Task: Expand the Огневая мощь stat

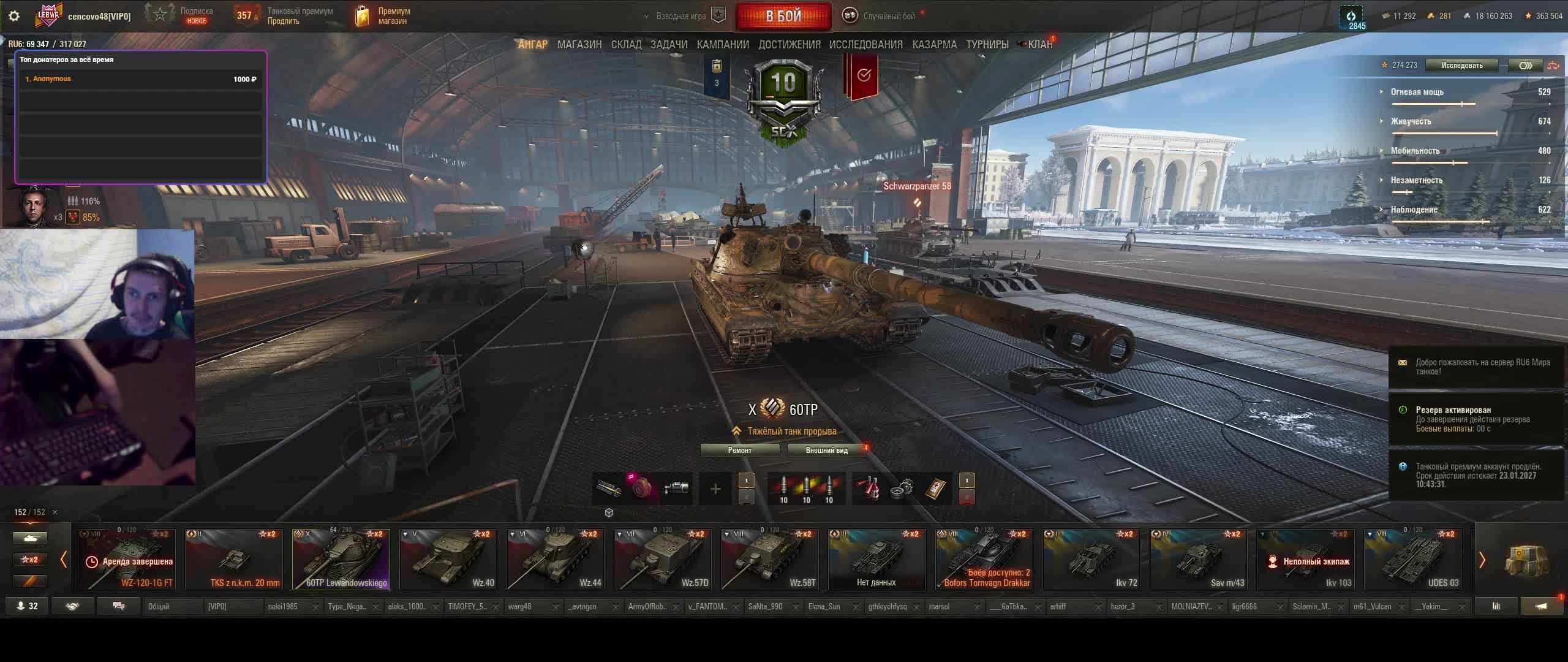Action: (x=1417, y=92)
